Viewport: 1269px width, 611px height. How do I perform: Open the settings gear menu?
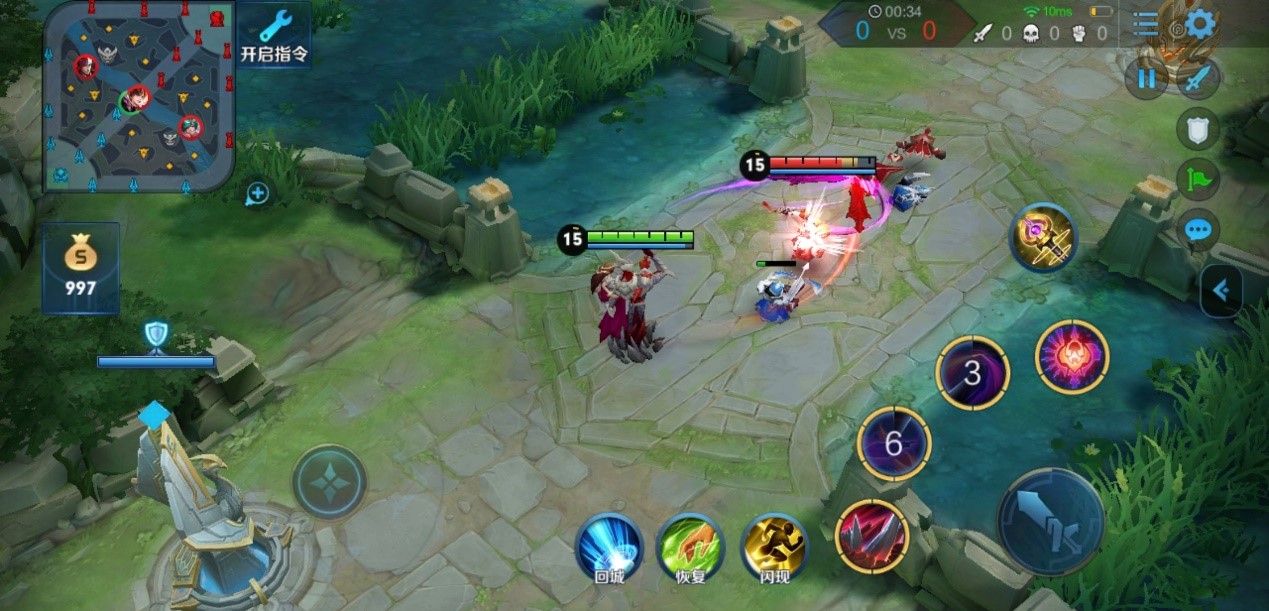(1200, 24)
